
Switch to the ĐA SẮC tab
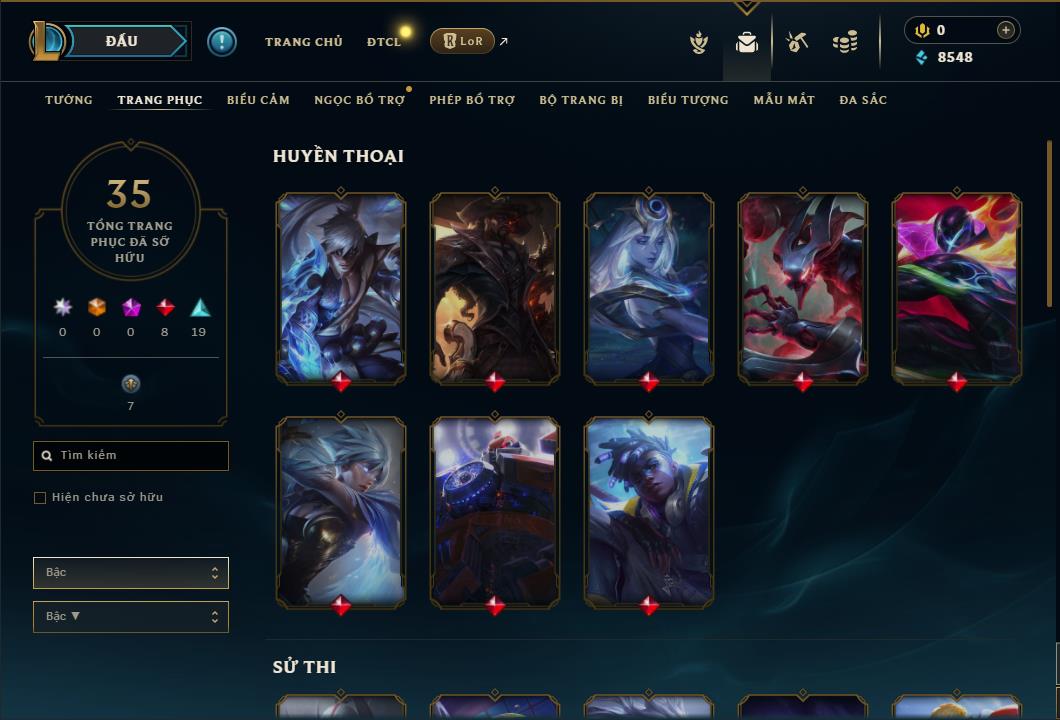tap(863, 100)
